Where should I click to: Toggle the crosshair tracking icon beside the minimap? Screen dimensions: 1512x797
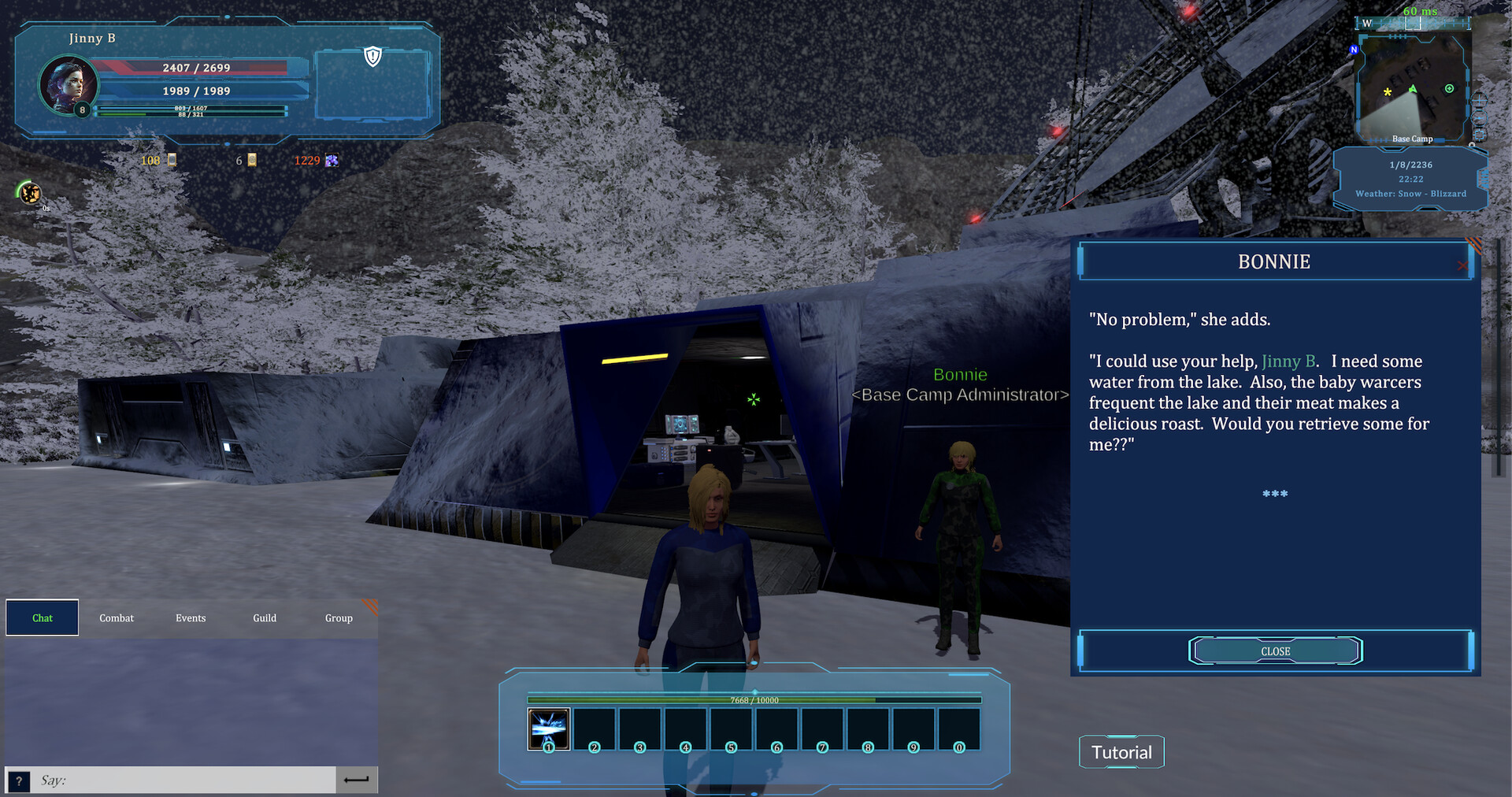(1480, 100)
